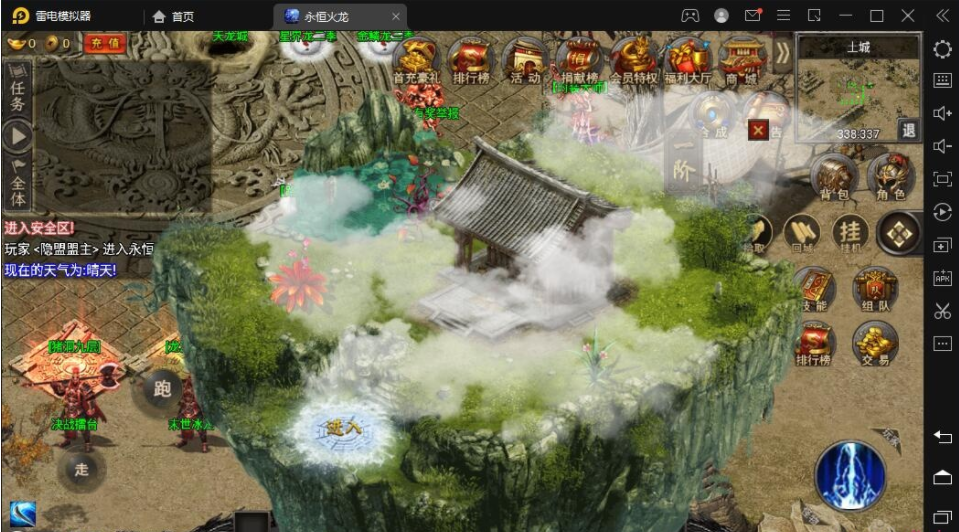Screen dimensions: 959x532
Task: Click the red 充值 recharge button
Action: (x=104, y=43)
